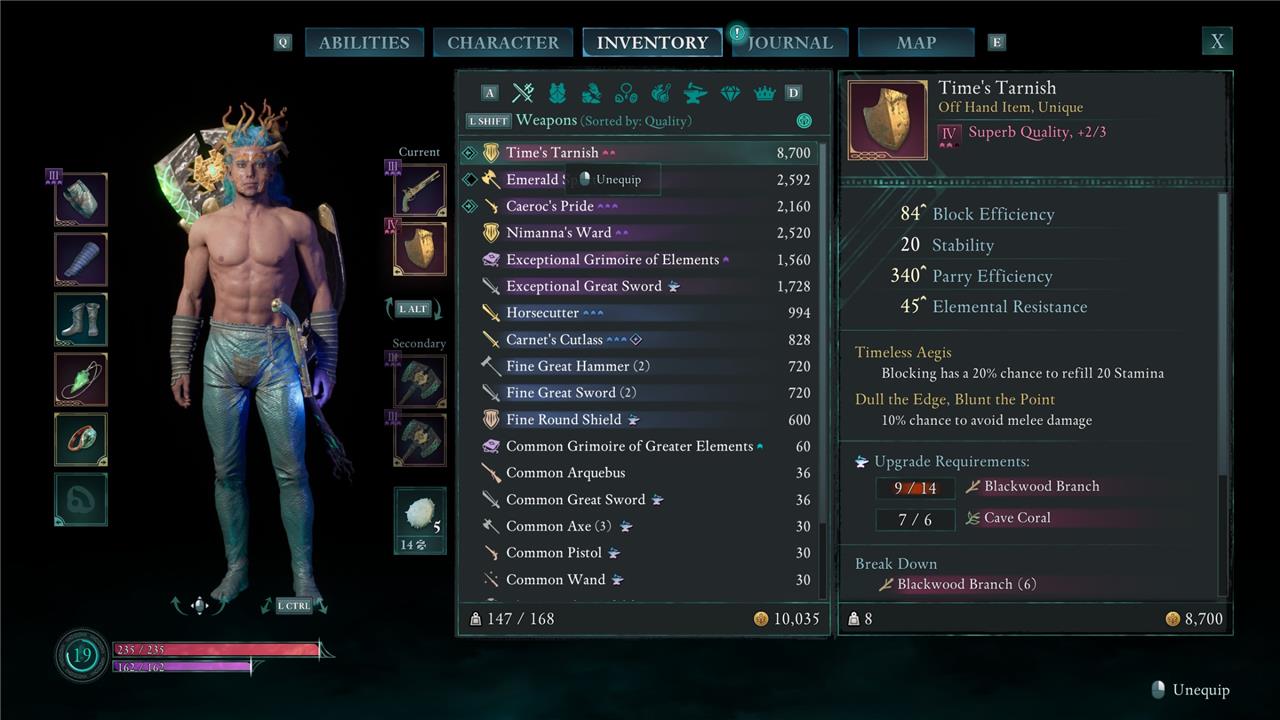Choose Nimanna's Ward shield from the list
Image resolution: width=1280 pixels, height=720 pixels.
coord(558,233)
